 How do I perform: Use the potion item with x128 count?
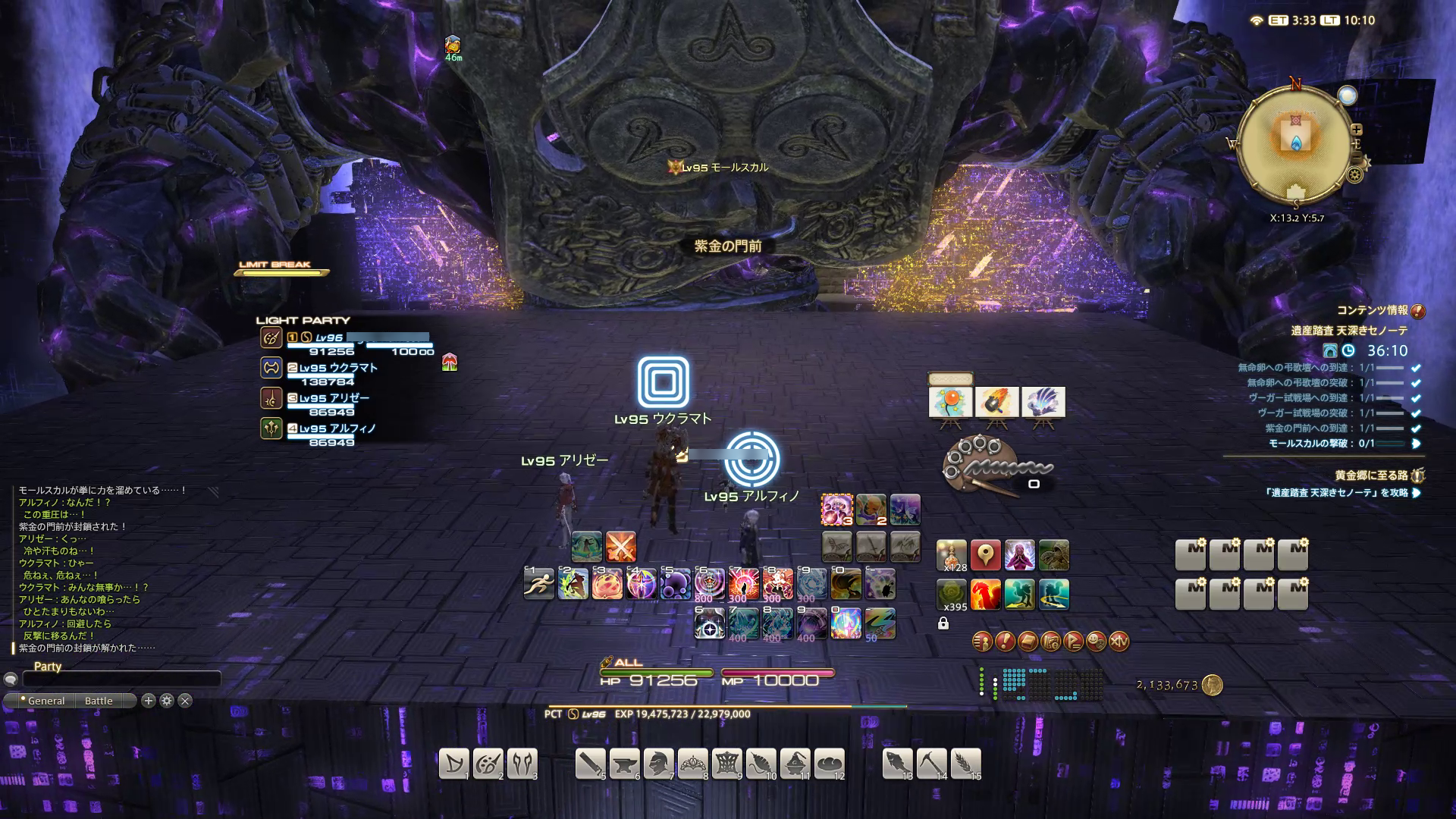click(x=952, y=555)
